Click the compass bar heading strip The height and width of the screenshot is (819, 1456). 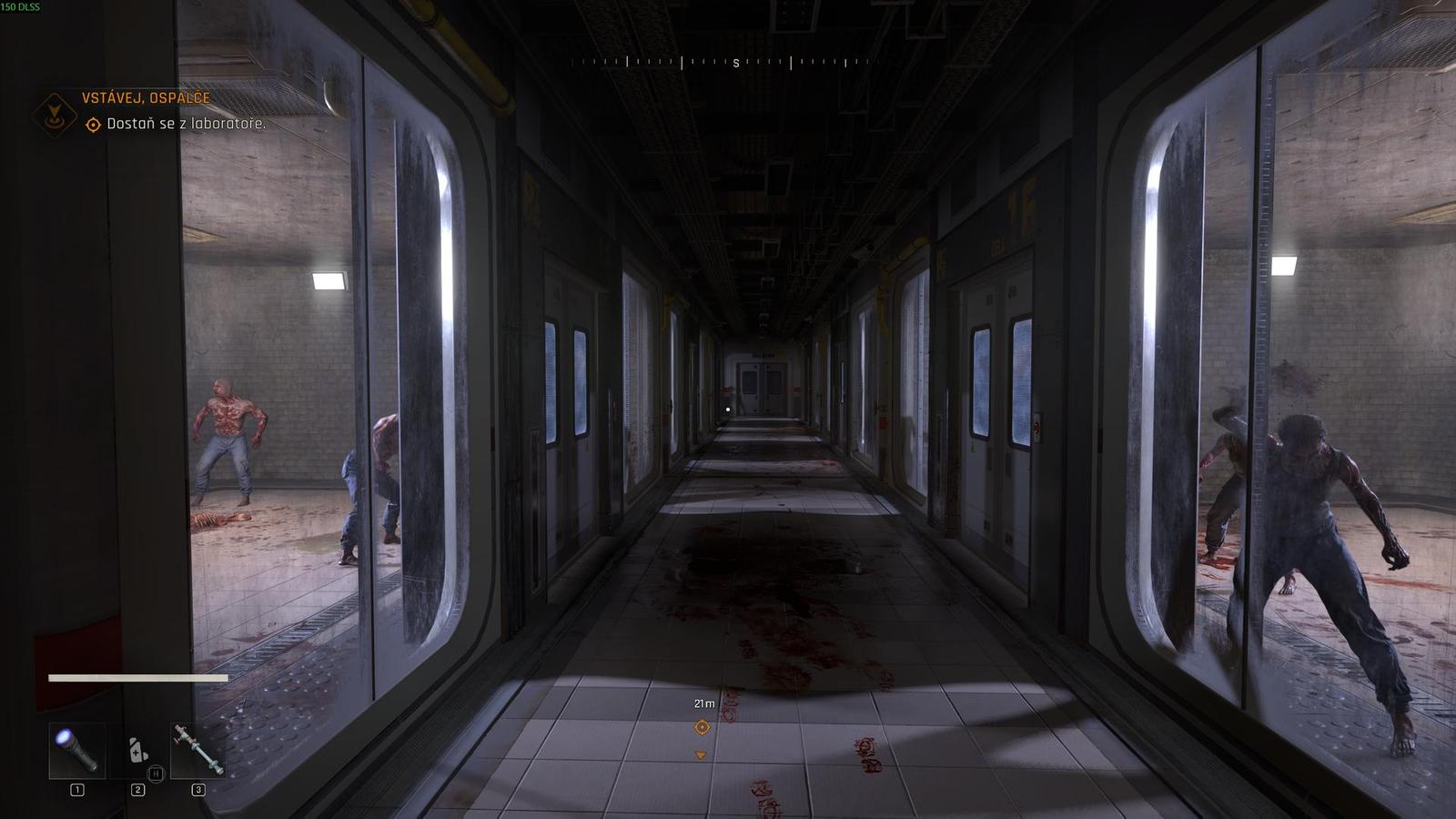(x=719, y=63)
